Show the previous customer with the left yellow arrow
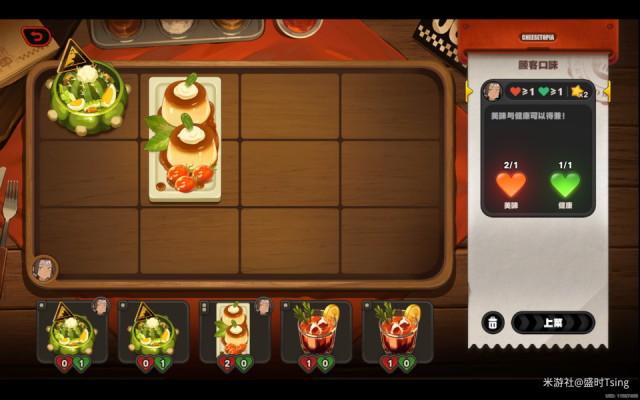Viewport: 640px width, 400px height. [468, 92]
